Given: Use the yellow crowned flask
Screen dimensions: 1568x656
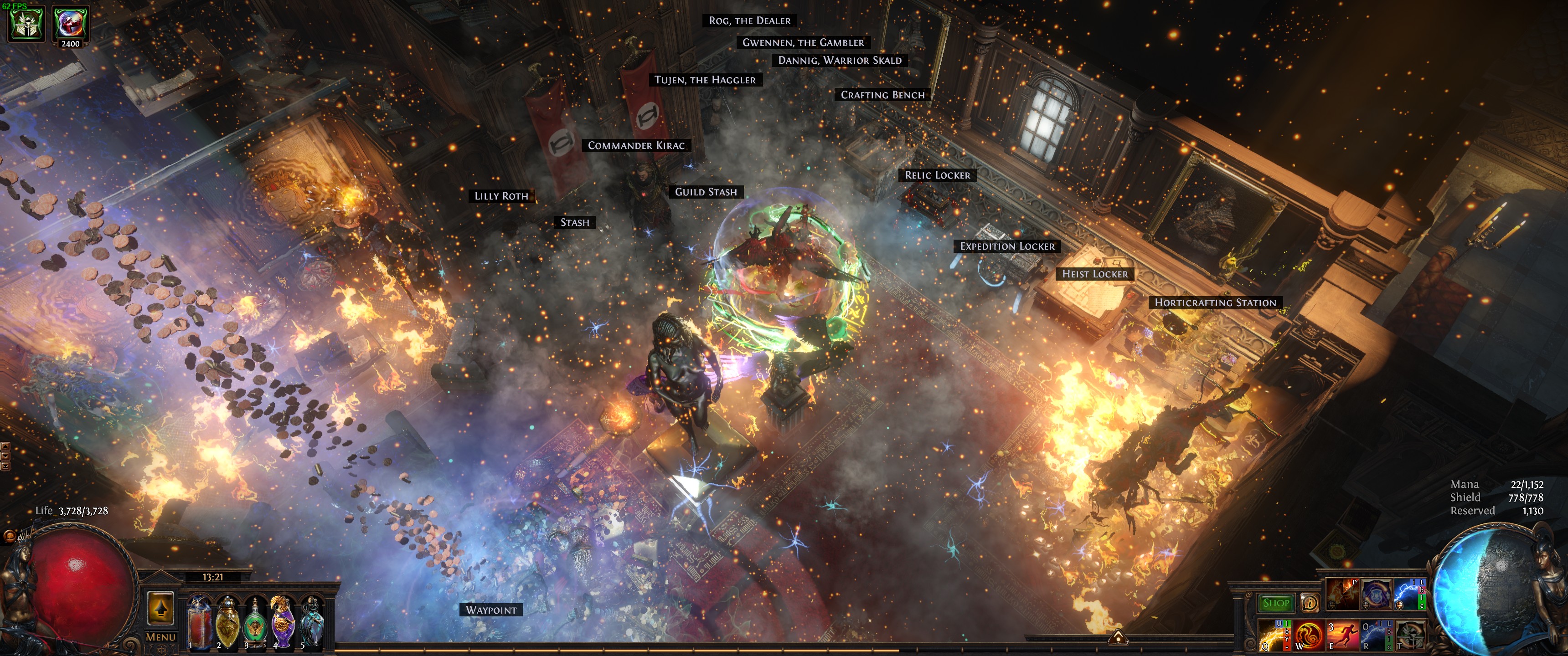Looking at the screenshot, I should (227, 621).
